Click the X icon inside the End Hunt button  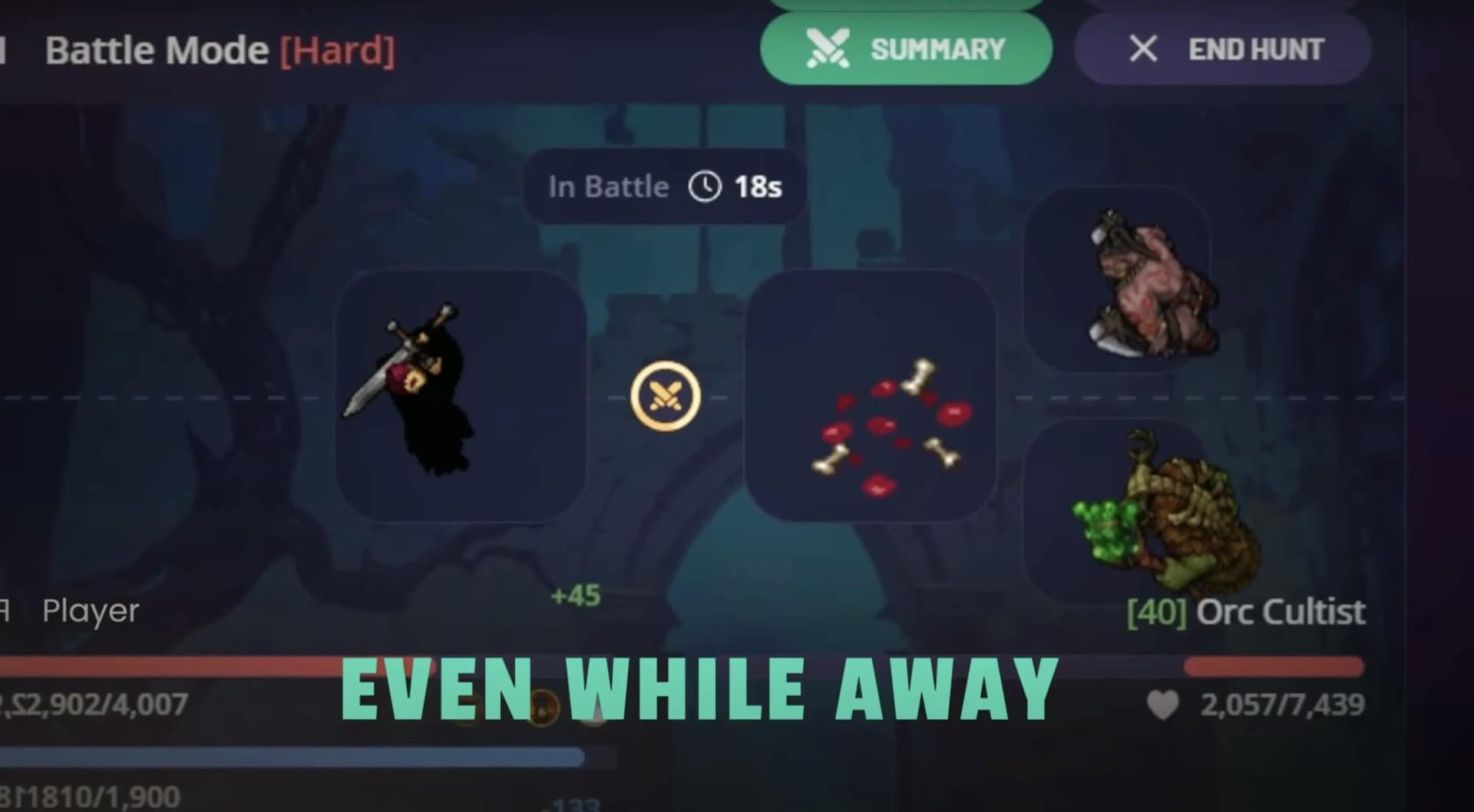click(1143, 48)
